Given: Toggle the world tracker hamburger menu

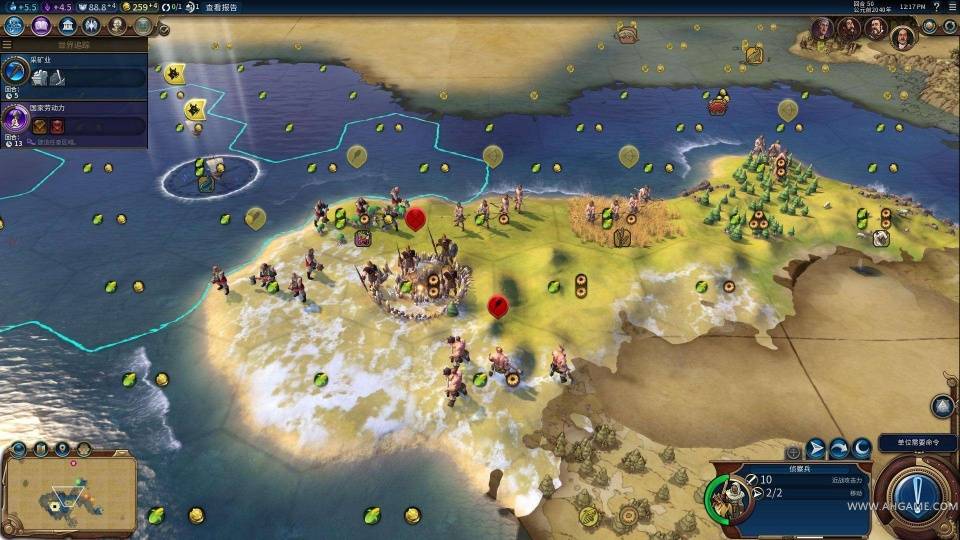Looking at the screenshot, I should pos(7,45).
